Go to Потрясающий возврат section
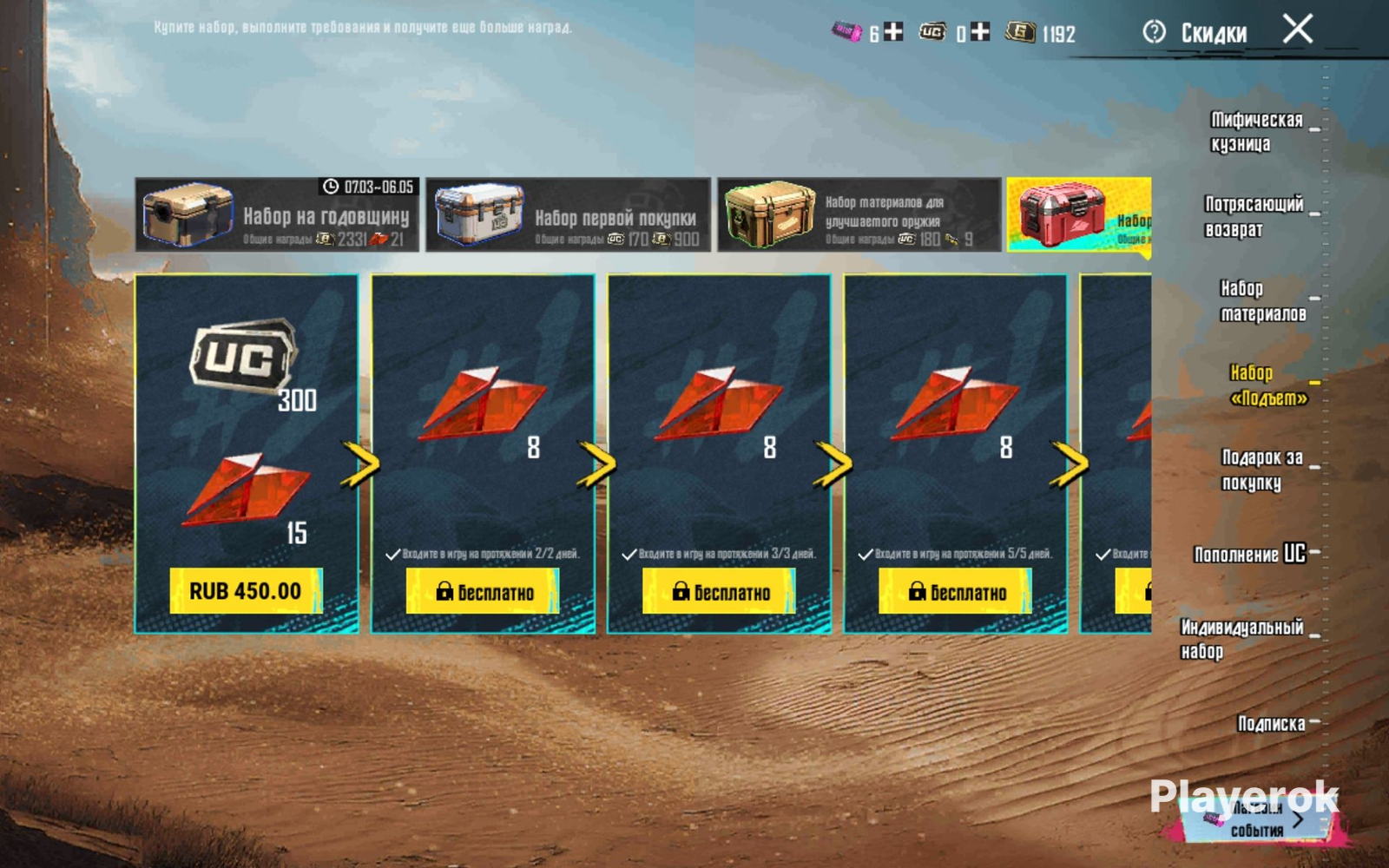The width and height of the screenshot is (1389, 868). (1254, 216)
